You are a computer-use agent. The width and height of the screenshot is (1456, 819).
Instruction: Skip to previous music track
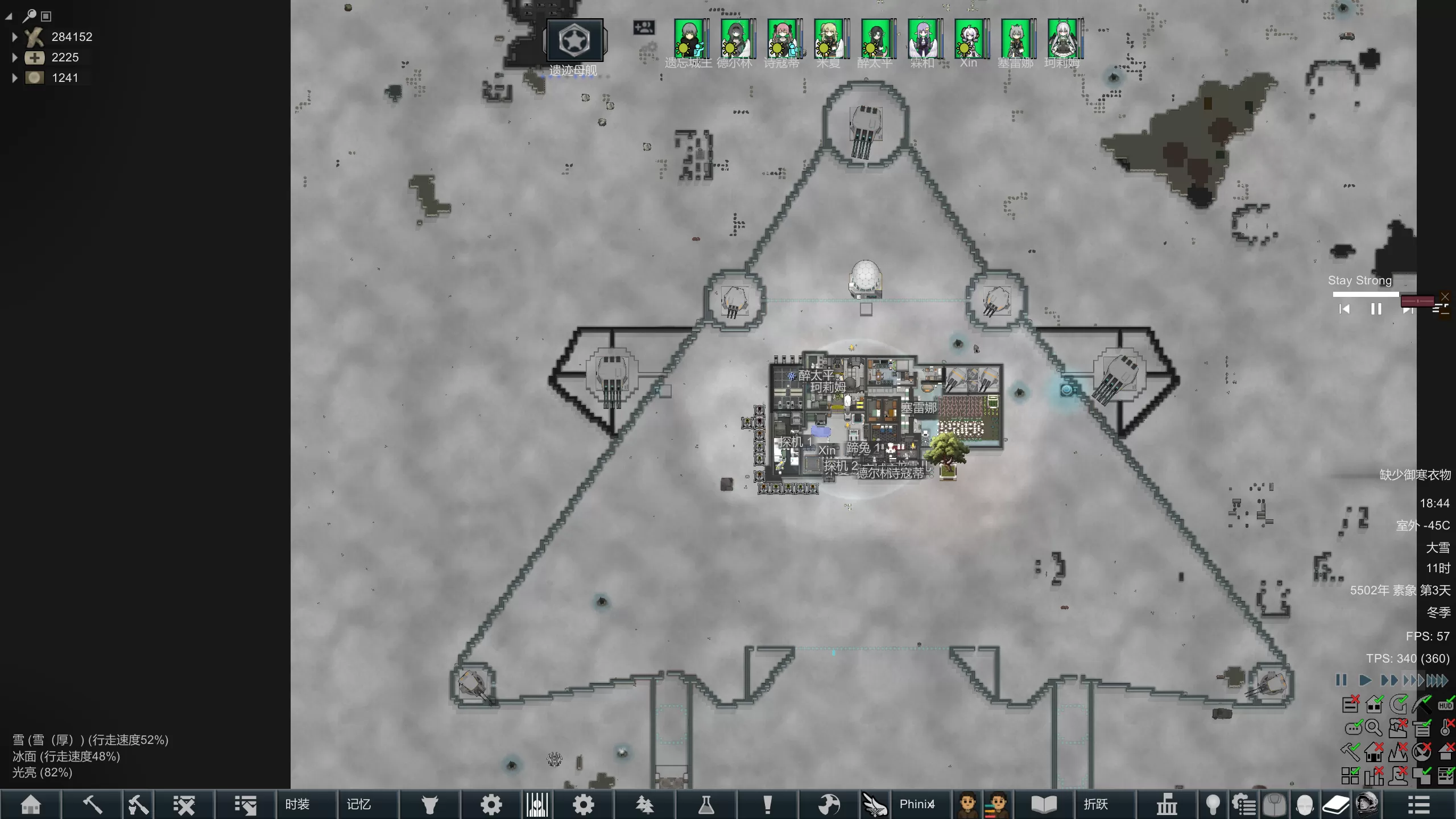click(x=1345, y=309)
